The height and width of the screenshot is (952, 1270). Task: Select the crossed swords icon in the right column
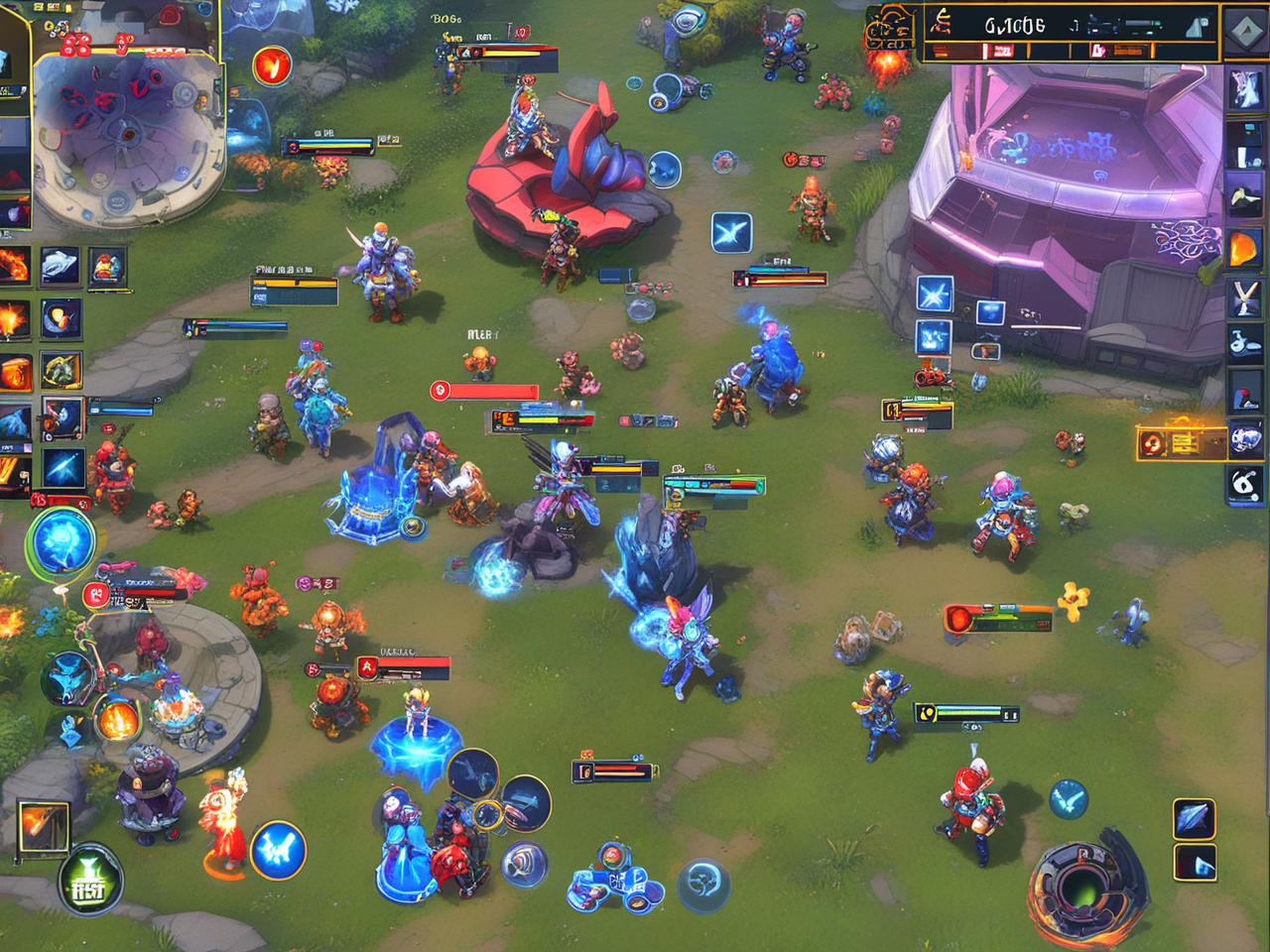pos(1245,296)
